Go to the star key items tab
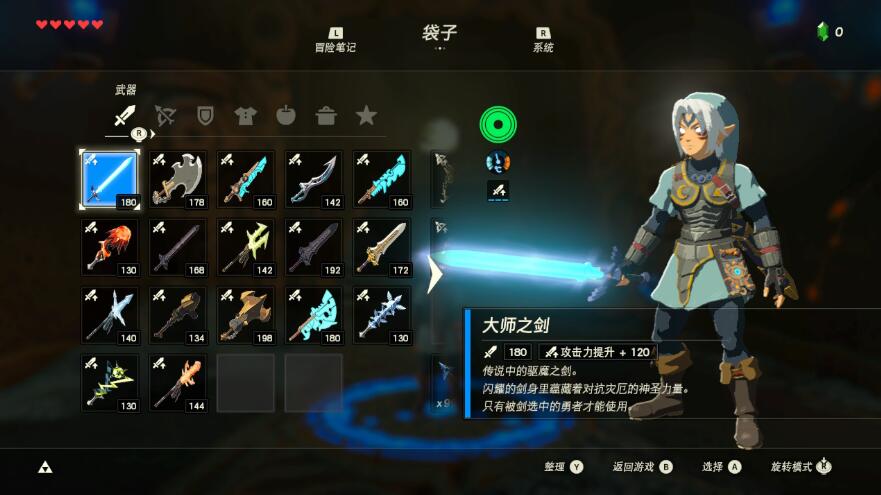The height and width of the screenshot is (495, 881). click(x=366, y=116)
